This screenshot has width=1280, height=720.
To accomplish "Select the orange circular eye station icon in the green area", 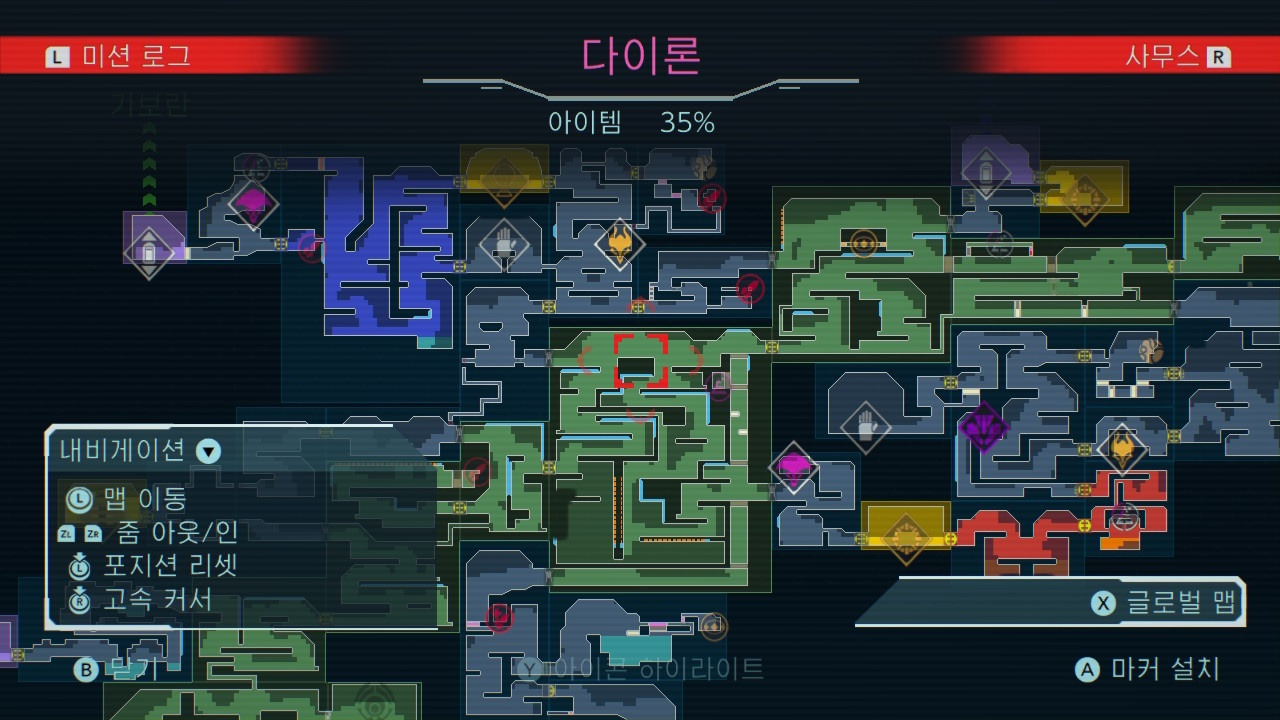I will point(863,242).
